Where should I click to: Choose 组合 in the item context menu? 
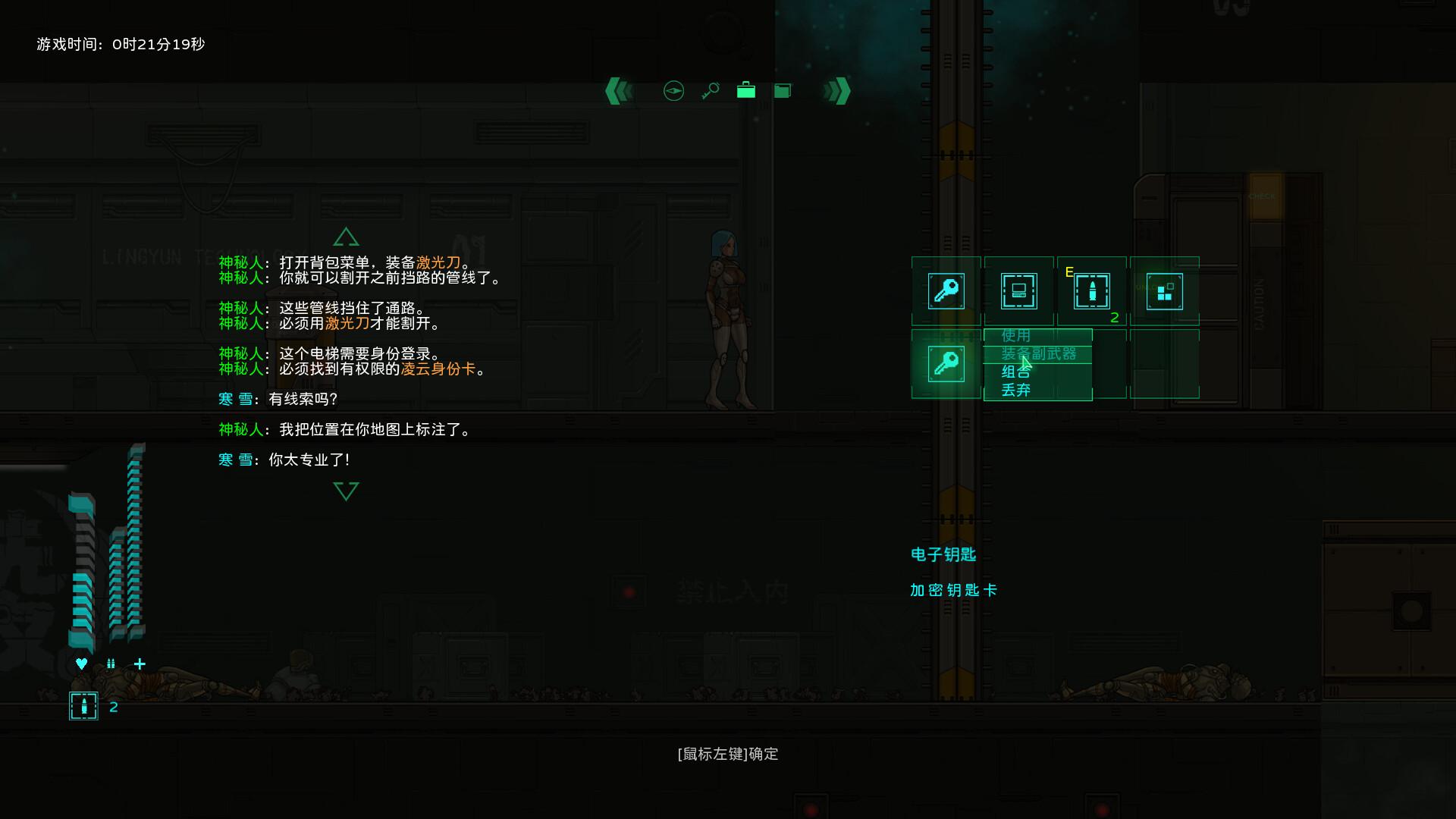(1016, 372)
